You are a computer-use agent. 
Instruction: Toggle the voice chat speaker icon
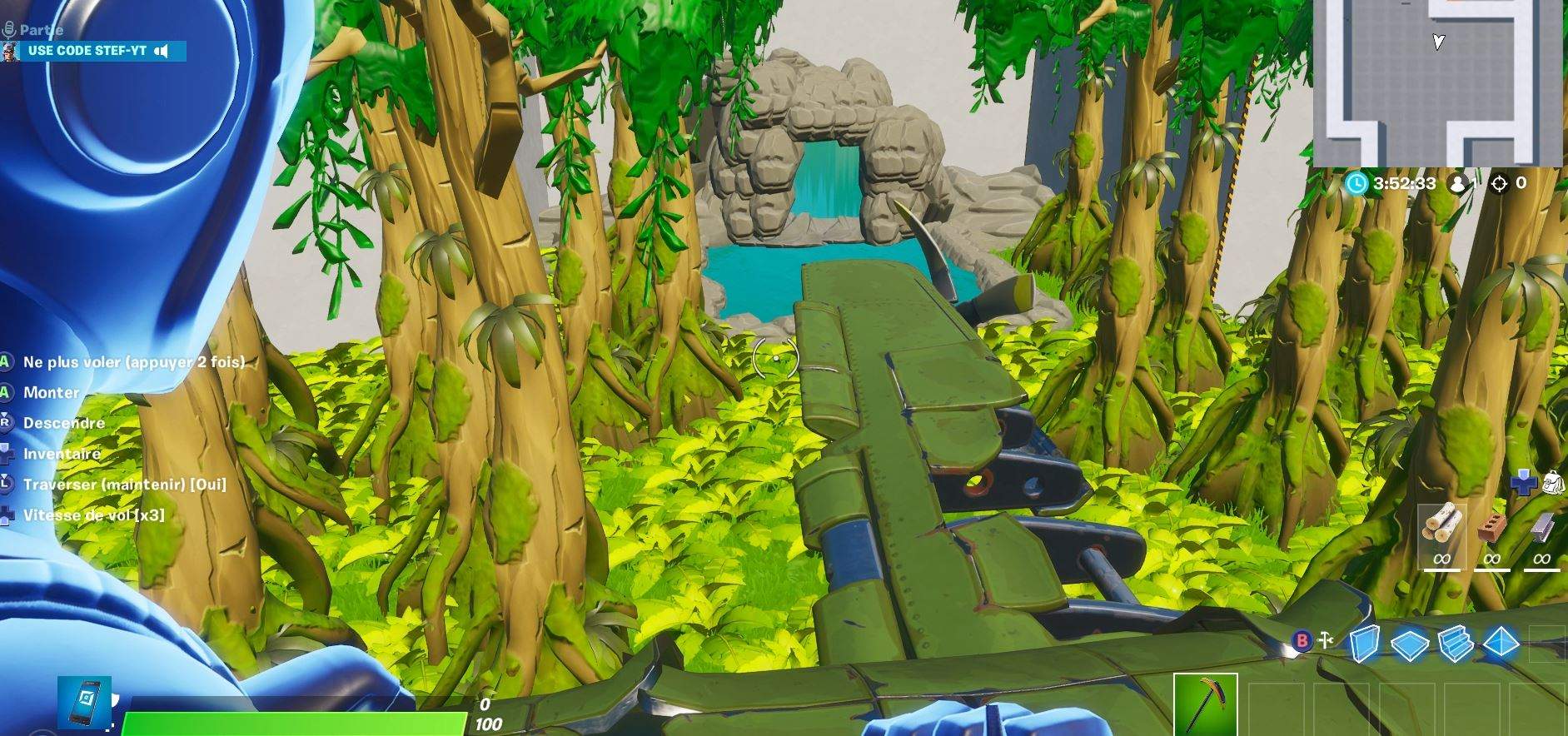162,51
